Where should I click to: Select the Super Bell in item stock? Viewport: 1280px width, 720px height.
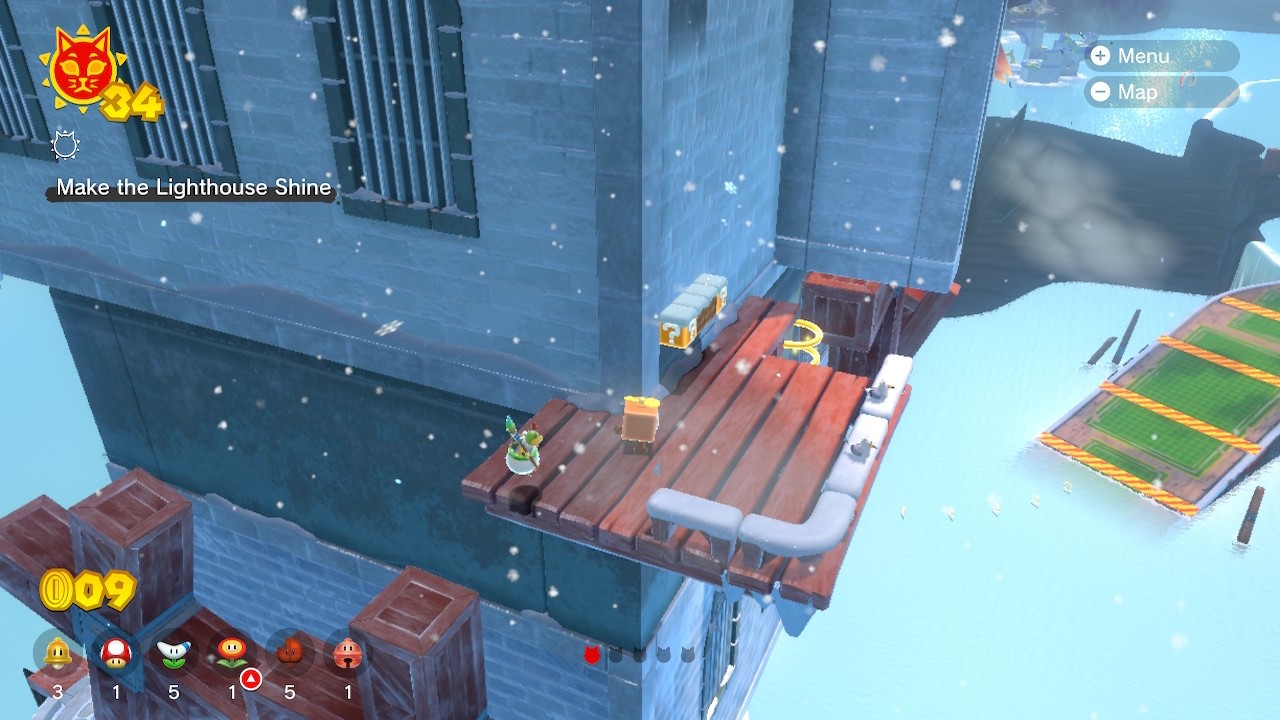click(58, 653)
